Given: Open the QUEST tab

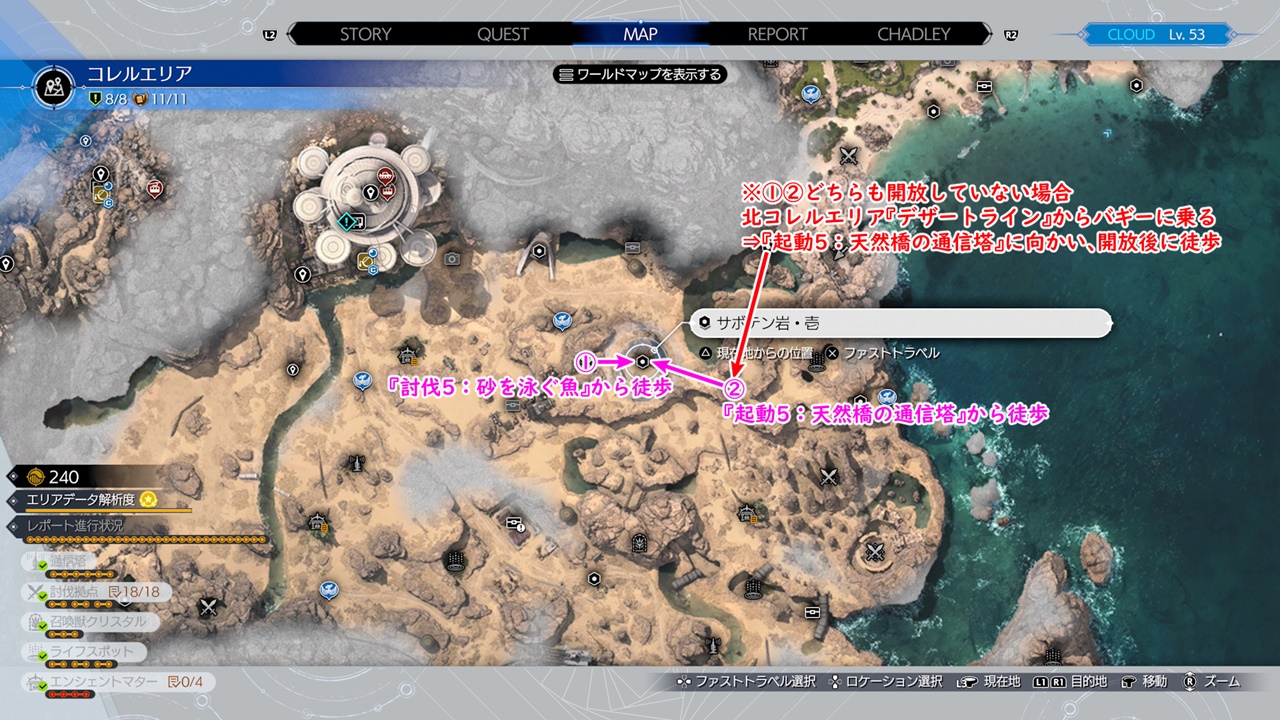Looking at the screenshot, I should [x=503, y=34].
